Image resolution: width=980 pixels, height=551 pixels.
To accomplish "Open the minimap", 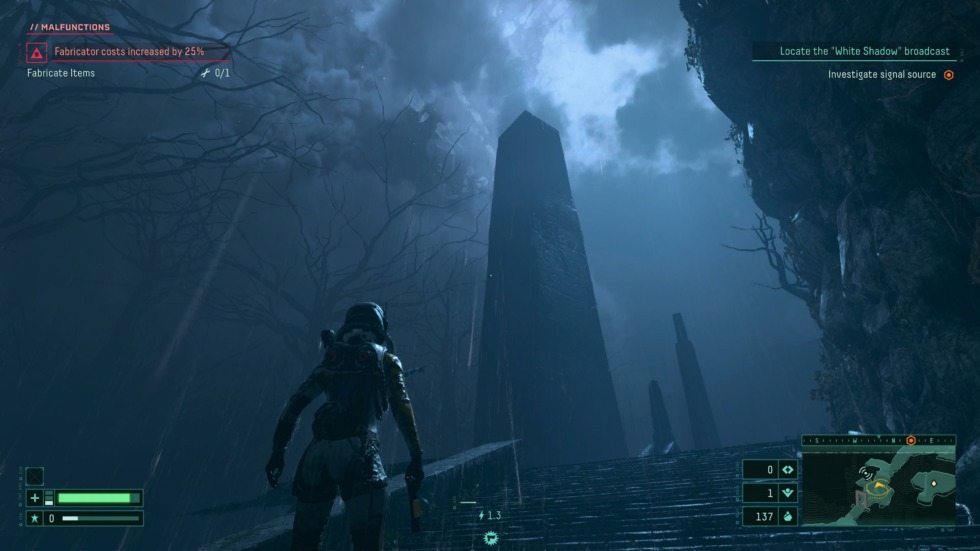I will (878, 485).
